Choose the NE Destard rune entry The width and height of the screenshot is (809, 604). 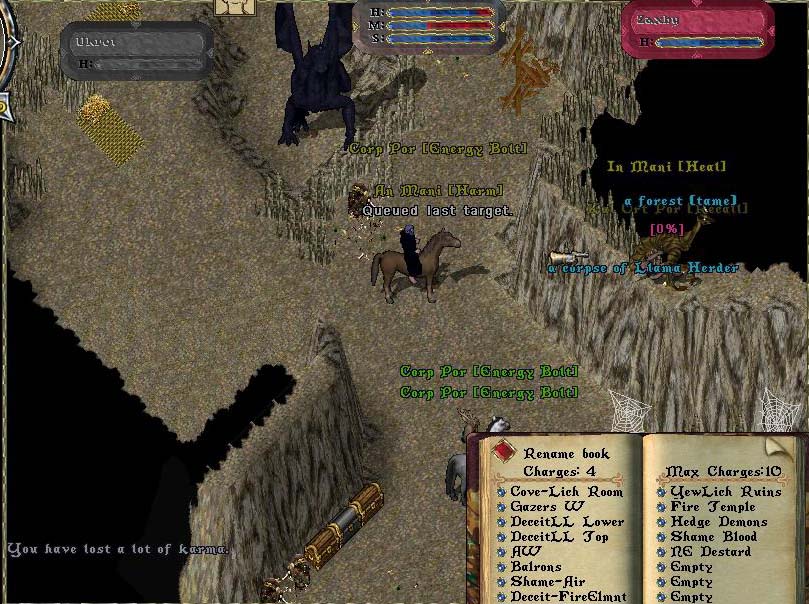click(711, 552)
